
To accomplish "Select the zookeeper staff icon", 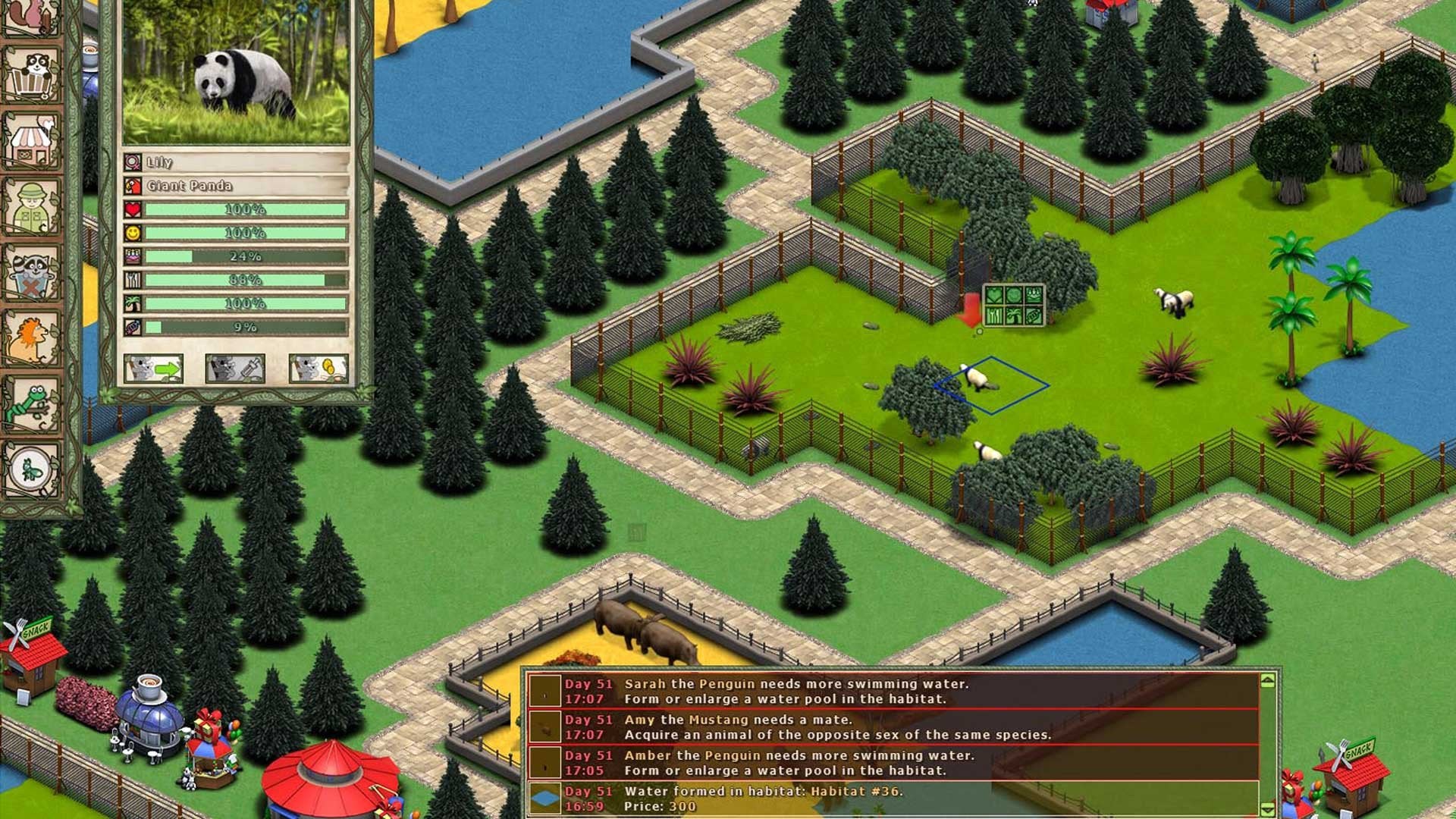I will click(x=32, y=206).
